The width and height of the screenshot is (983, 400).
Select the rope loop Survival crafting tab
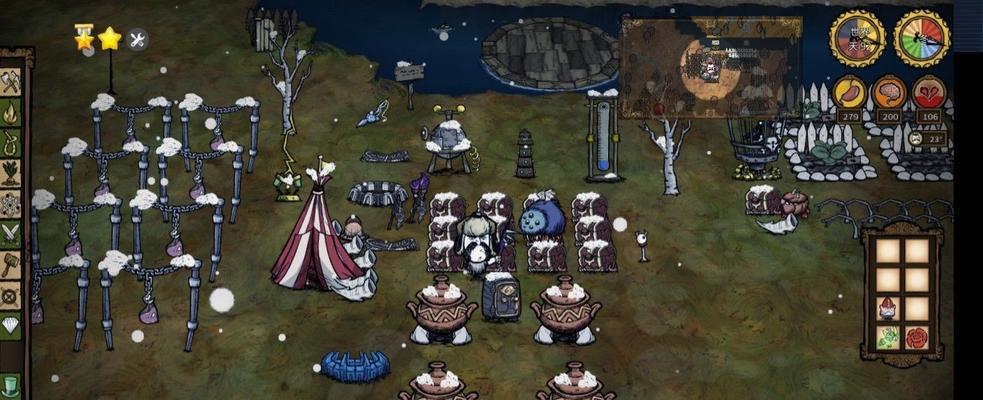[12, 145]
